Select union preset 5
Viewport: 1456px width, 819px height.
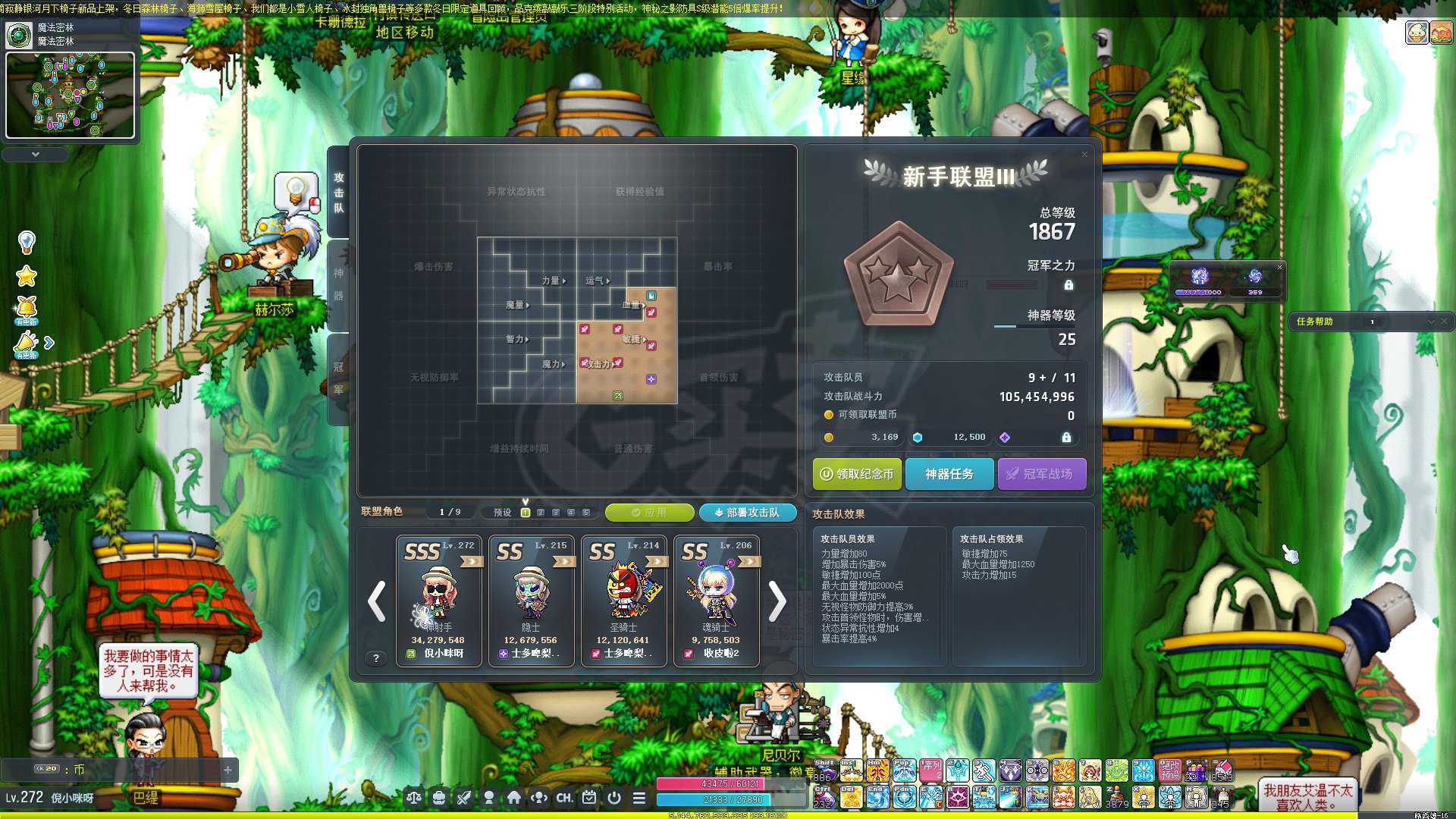585,513
